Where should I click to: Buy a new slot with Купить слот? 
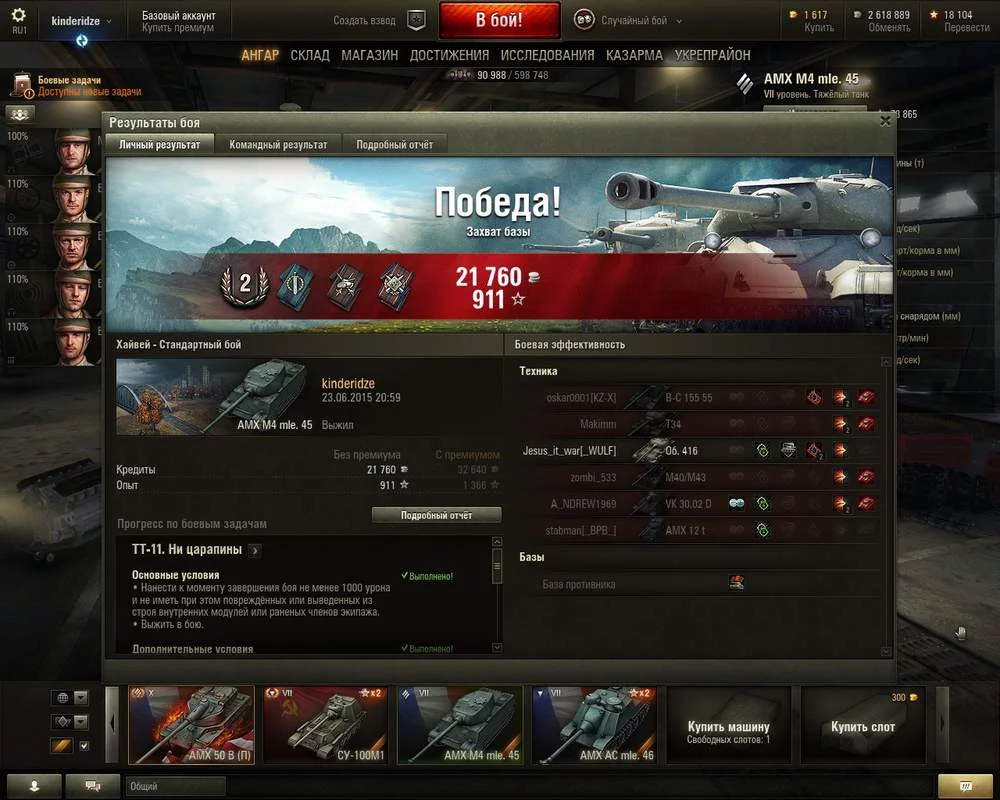click(863, 726)
